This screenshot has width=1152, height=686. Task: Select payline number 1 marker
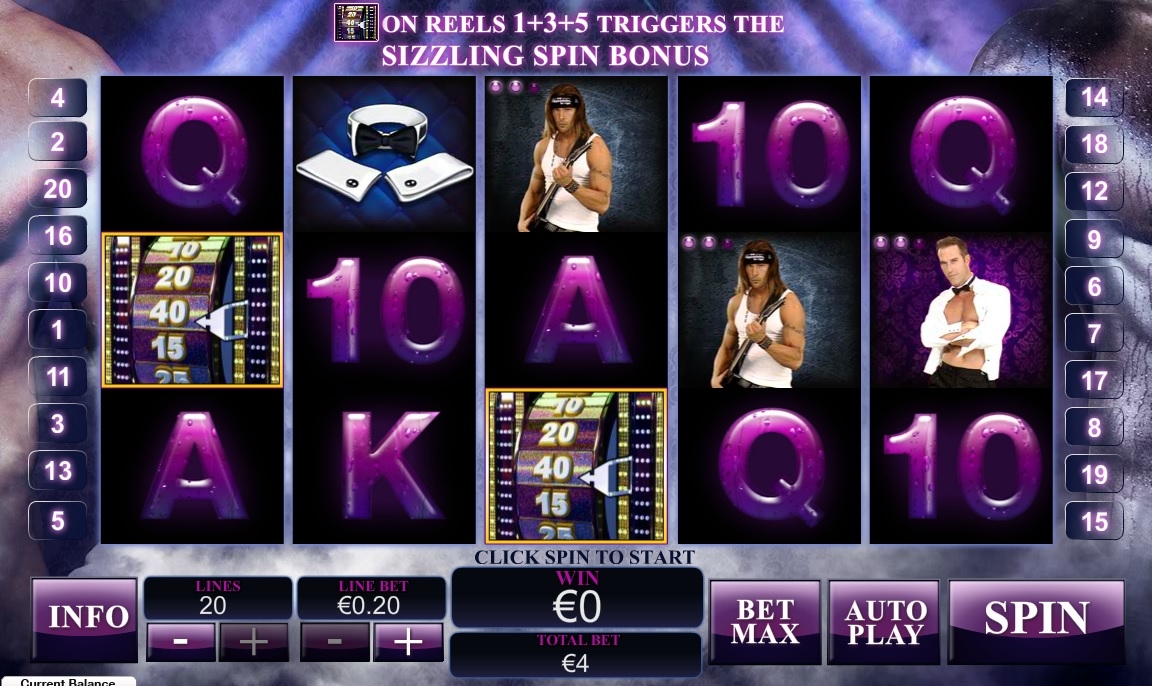(x=58, y=329)
